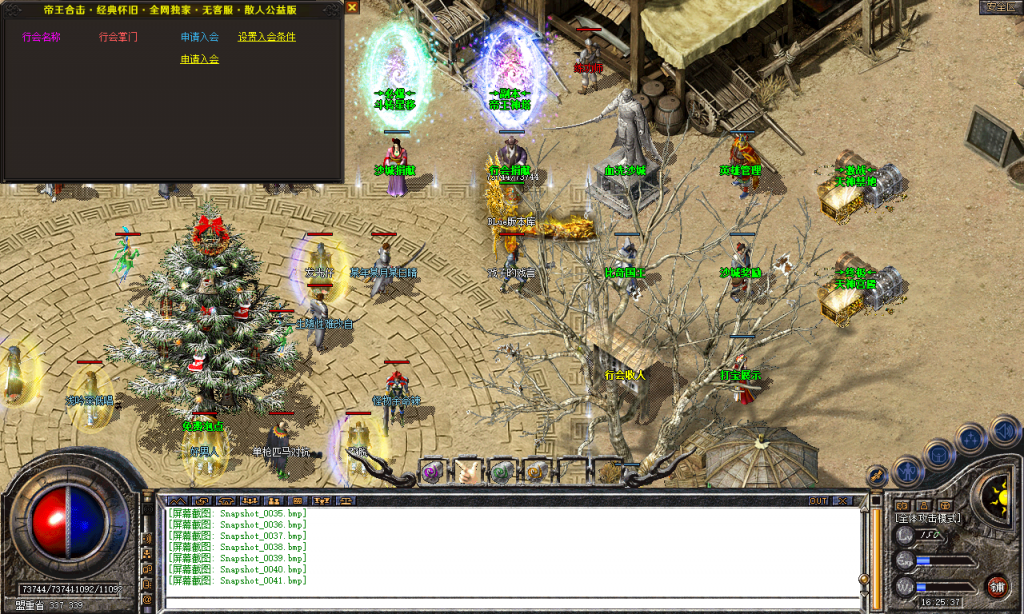Open the skills round button with stars
This screenshot has width=1024, height=614.
(x=970, y=439)
